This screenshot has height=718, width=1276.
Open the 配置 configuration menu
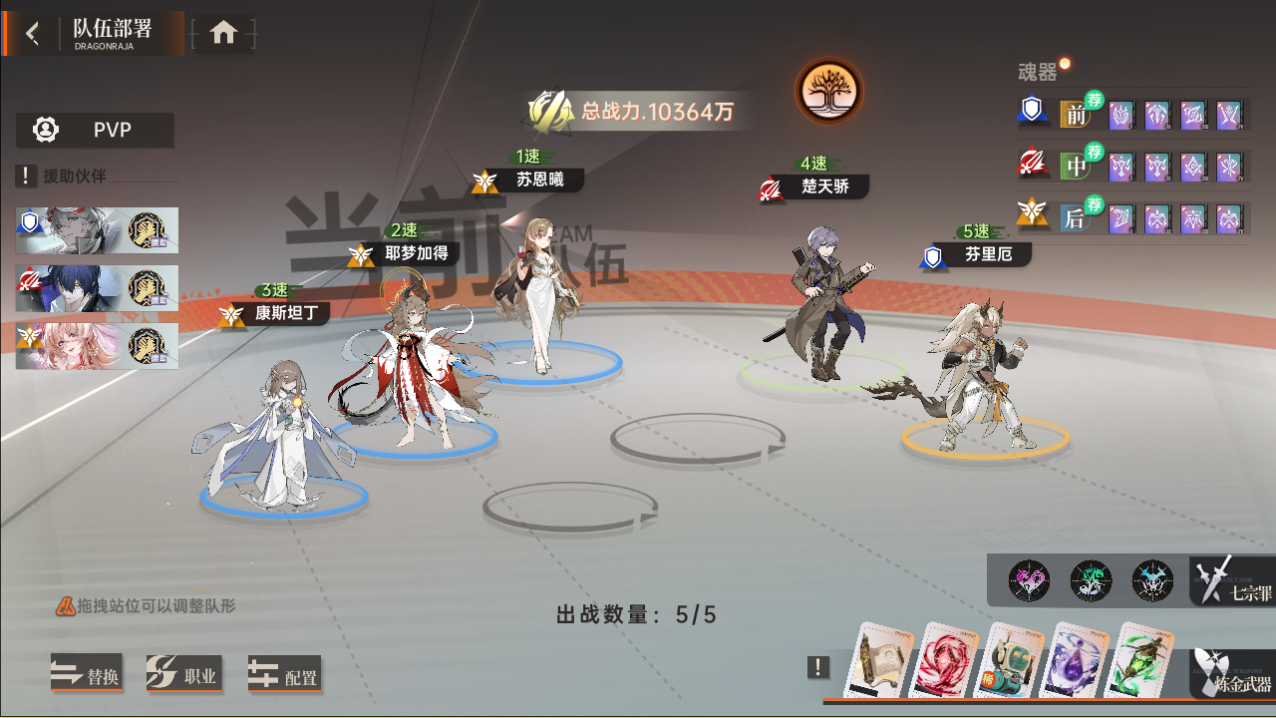tap(284, 676)
